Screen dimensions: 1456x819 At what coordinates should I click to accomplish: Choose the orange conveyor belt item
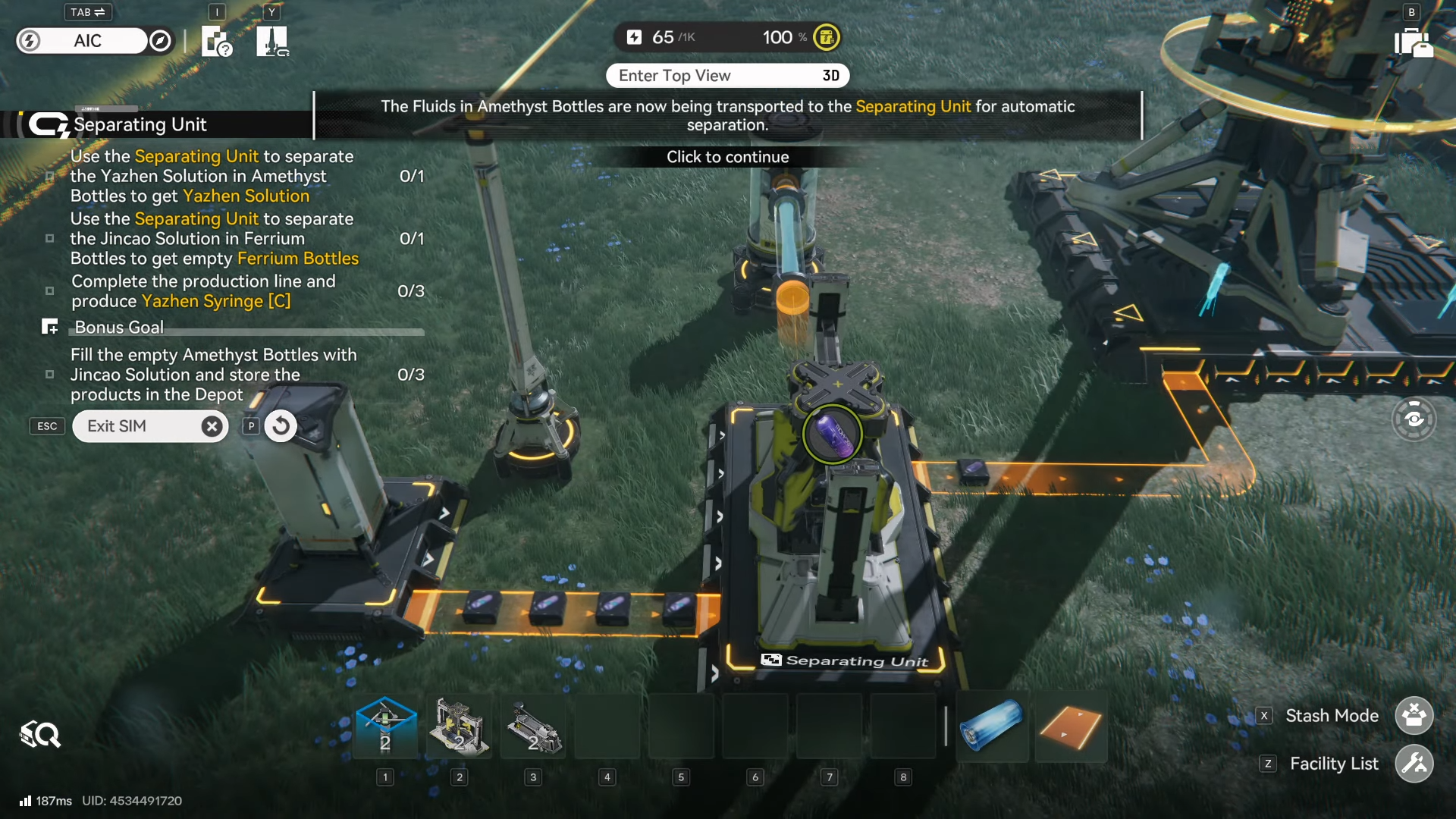coord(1071,726)
